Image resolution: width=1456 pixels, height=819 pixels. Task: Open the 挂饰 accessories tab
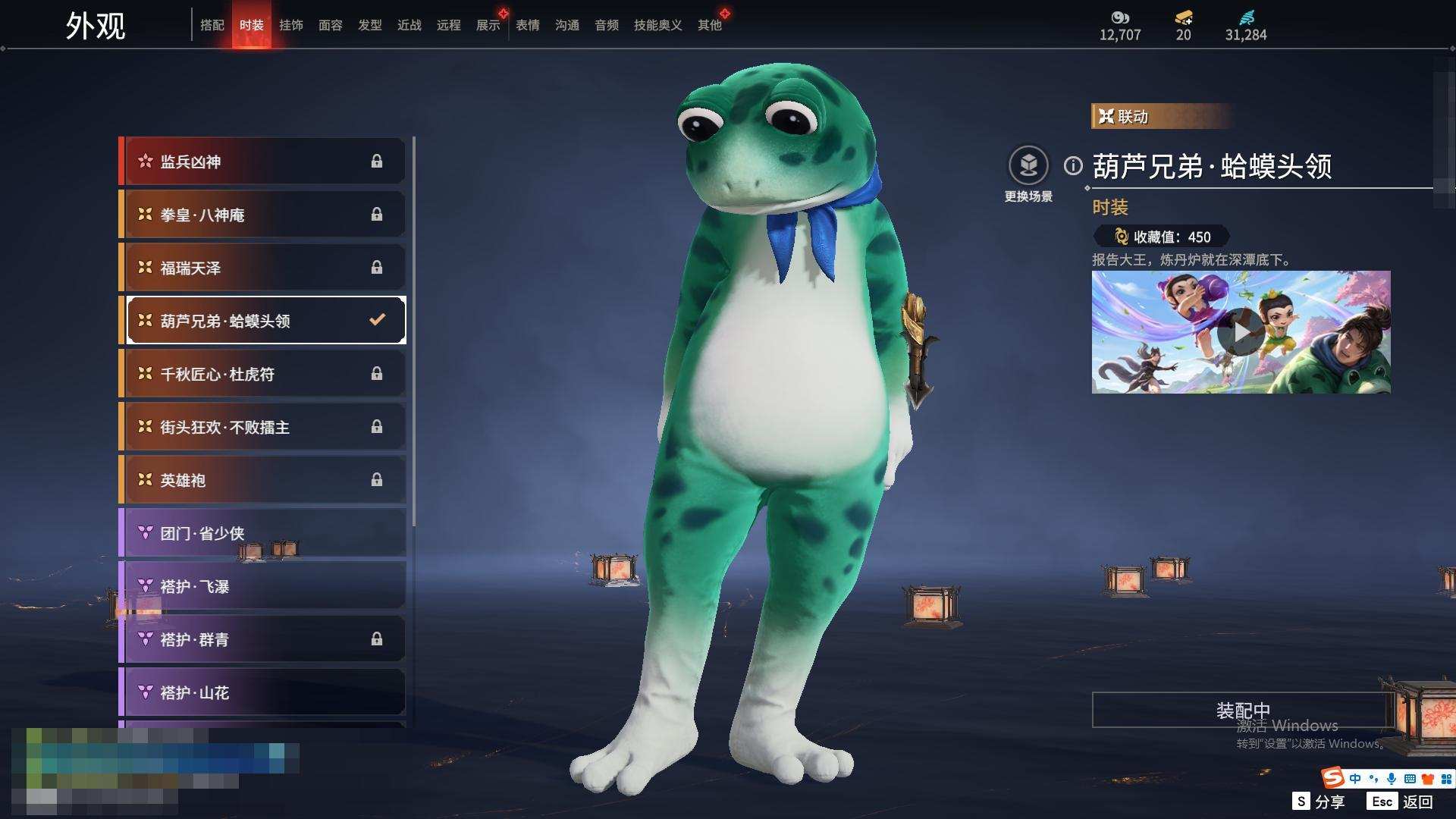(291, 25)
